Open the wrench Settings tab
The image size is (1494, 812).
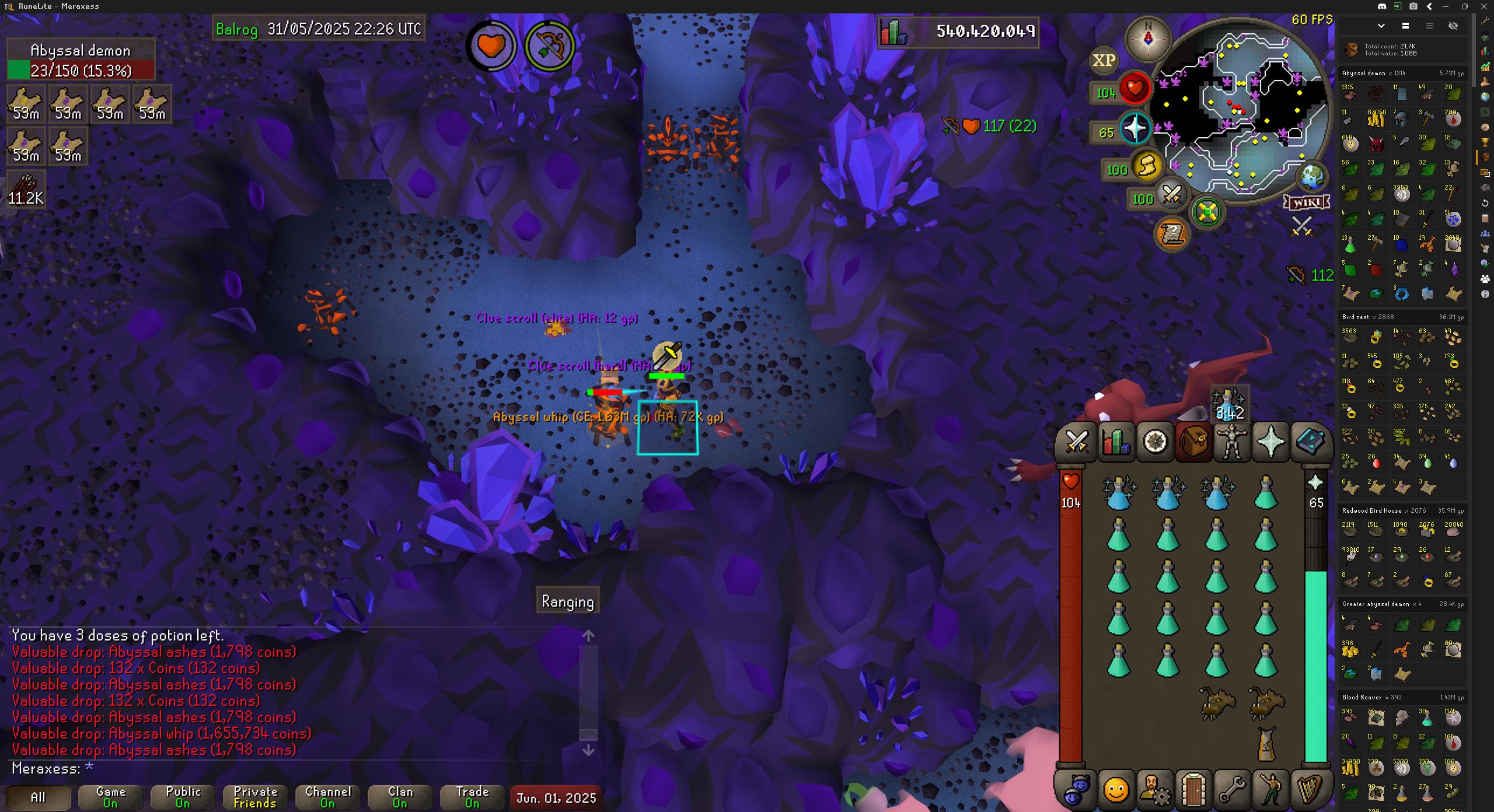click(1231, 790)
